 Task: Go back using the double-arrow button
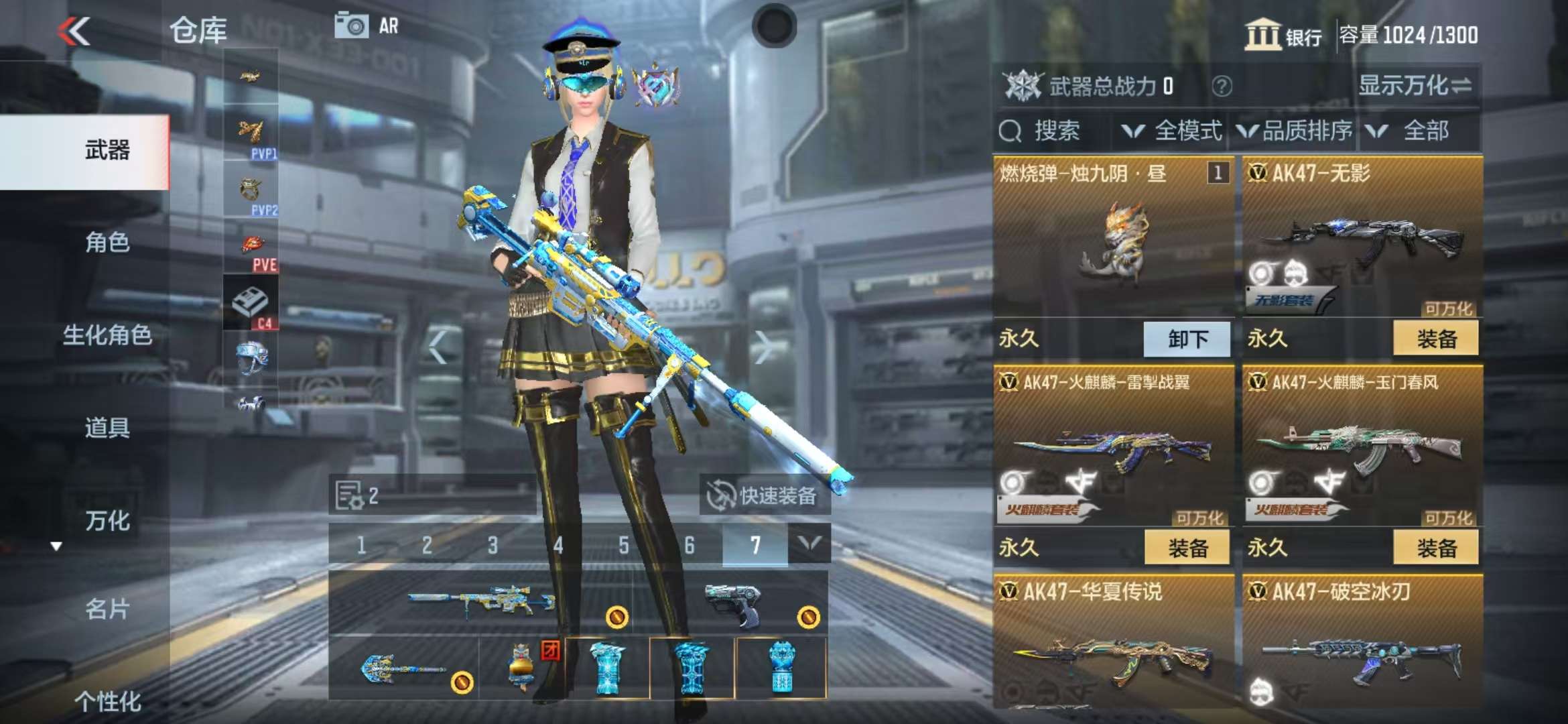pos(74,32)
